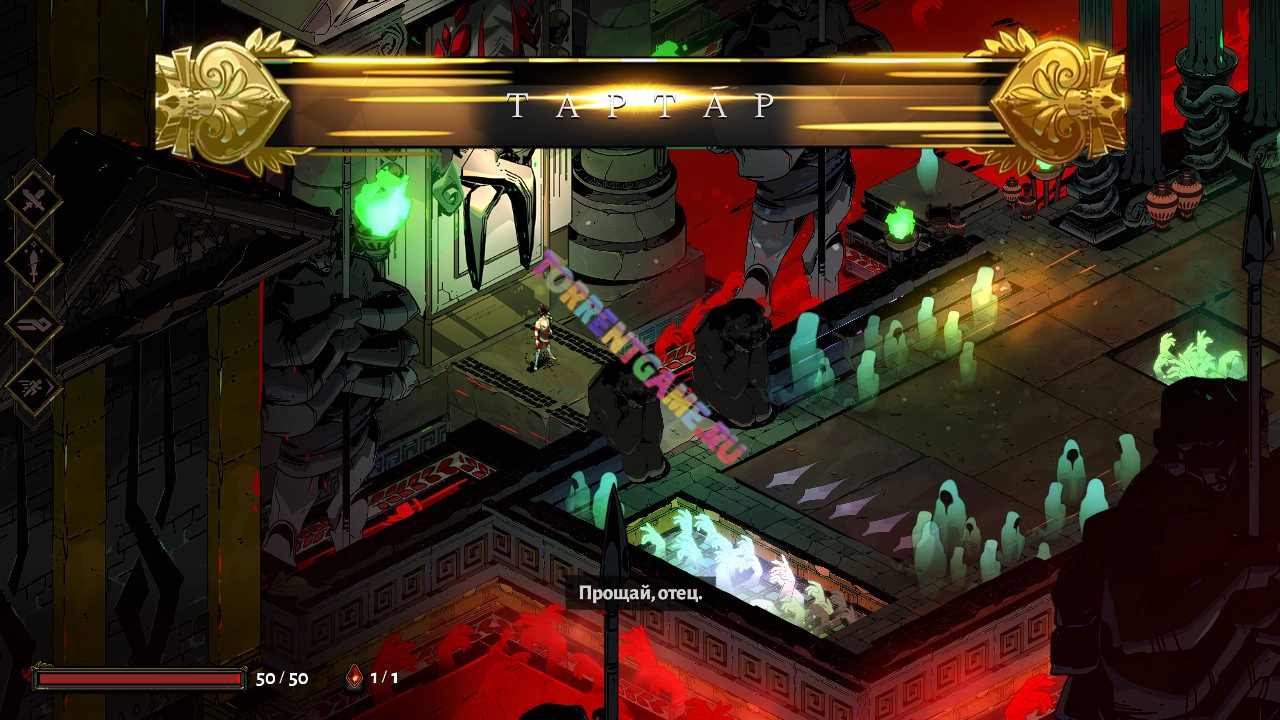Click the red bloodstone cast ammo icon
1280x720 pixels.
355,678
